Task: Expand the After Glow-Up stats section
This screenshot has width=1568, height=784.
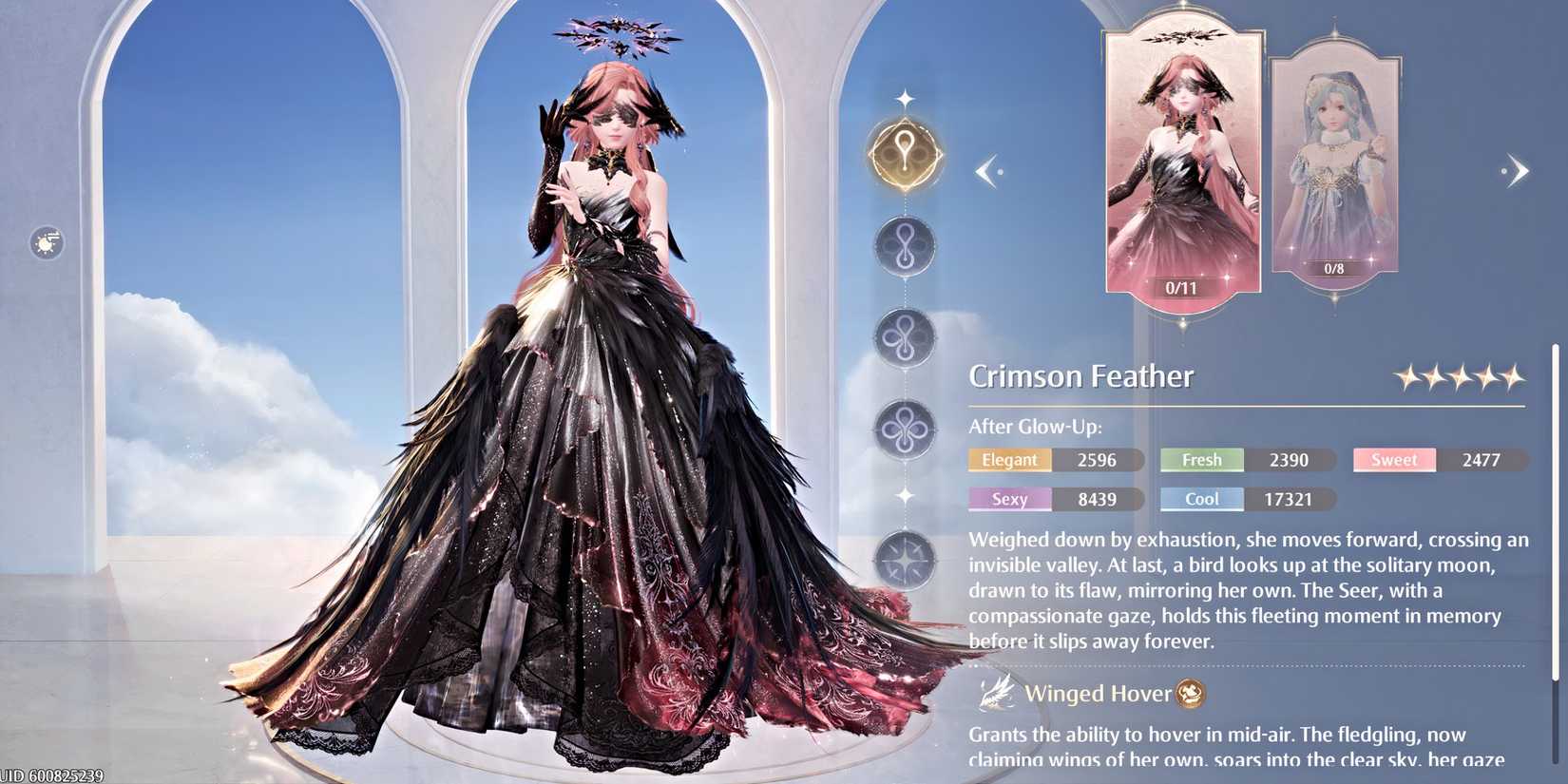Action: coord(1033,426)
